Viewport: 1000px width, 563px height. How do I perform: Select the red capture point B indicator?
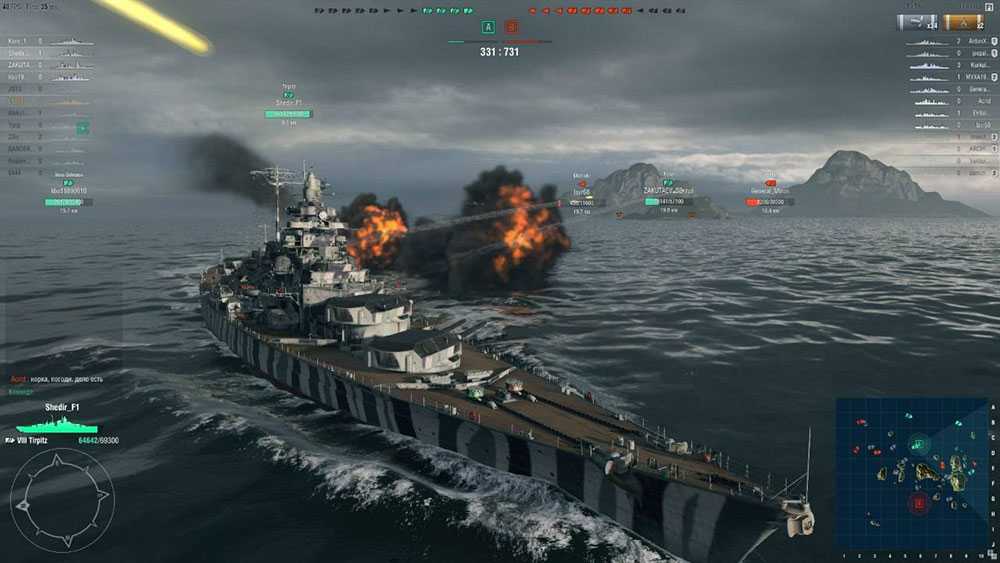512,28
